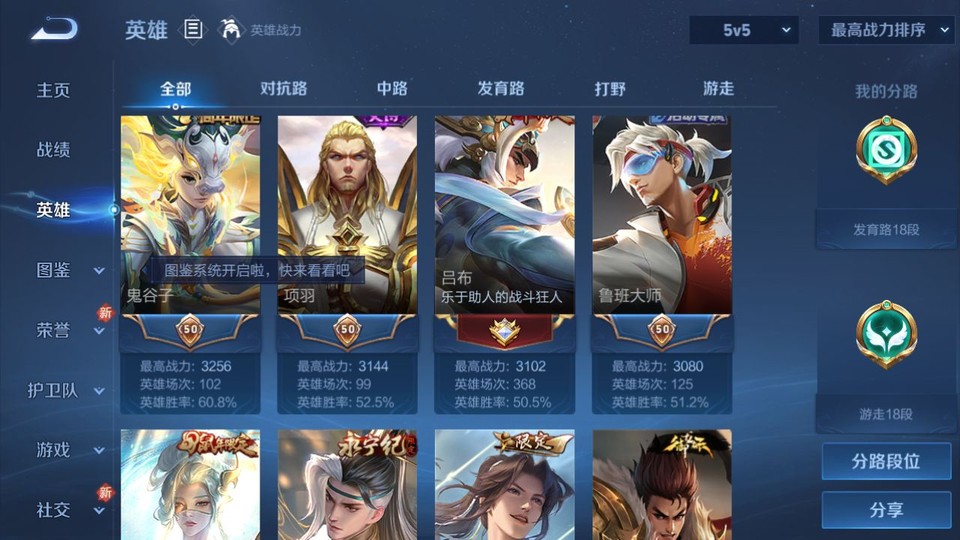Open the 5v5 mode dropdown
The width and height of the screenshot is (960, 540).
coord(743,30)
